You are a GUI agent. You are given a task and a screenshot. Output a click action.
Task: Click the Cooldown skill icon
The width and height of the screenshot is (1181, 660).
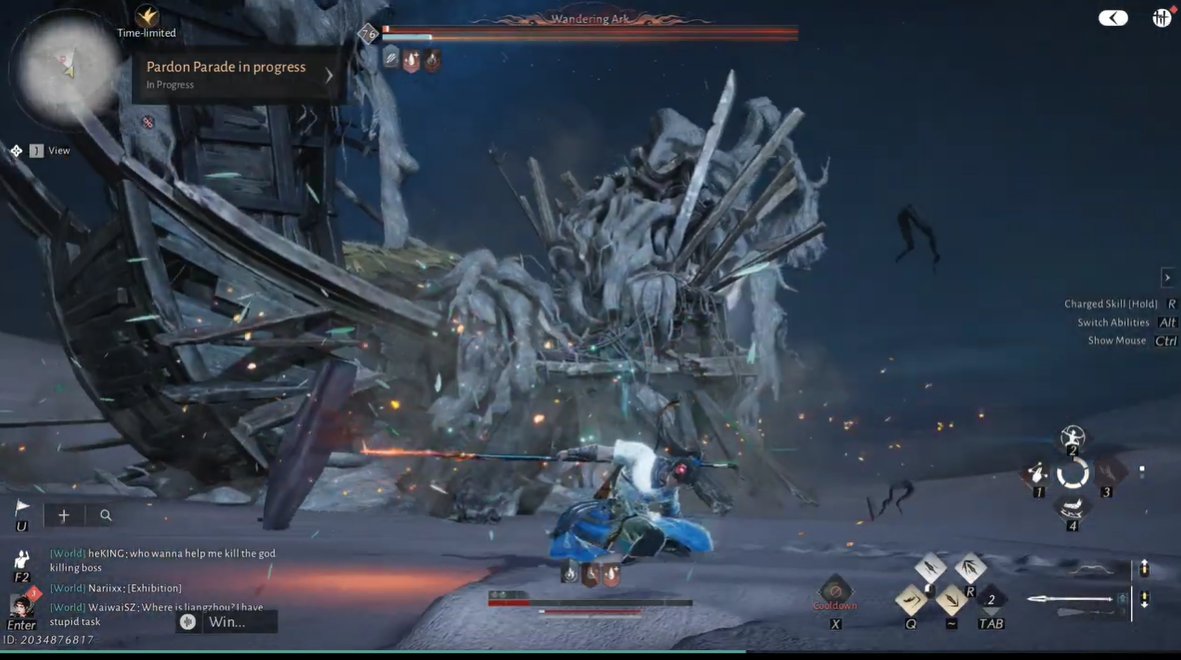(835, 592)
